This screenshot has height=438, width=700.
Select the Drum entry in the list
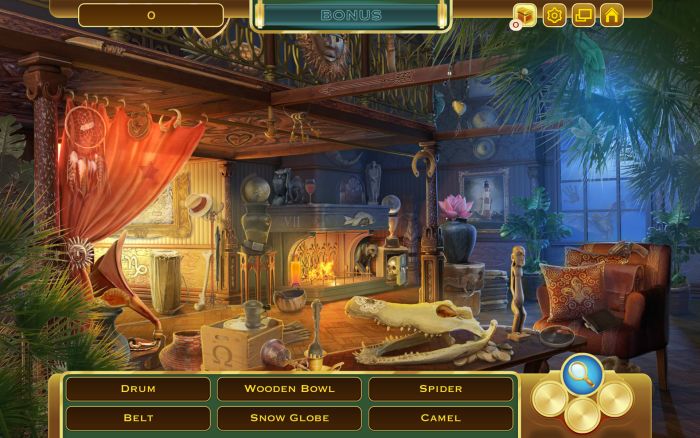138,388
